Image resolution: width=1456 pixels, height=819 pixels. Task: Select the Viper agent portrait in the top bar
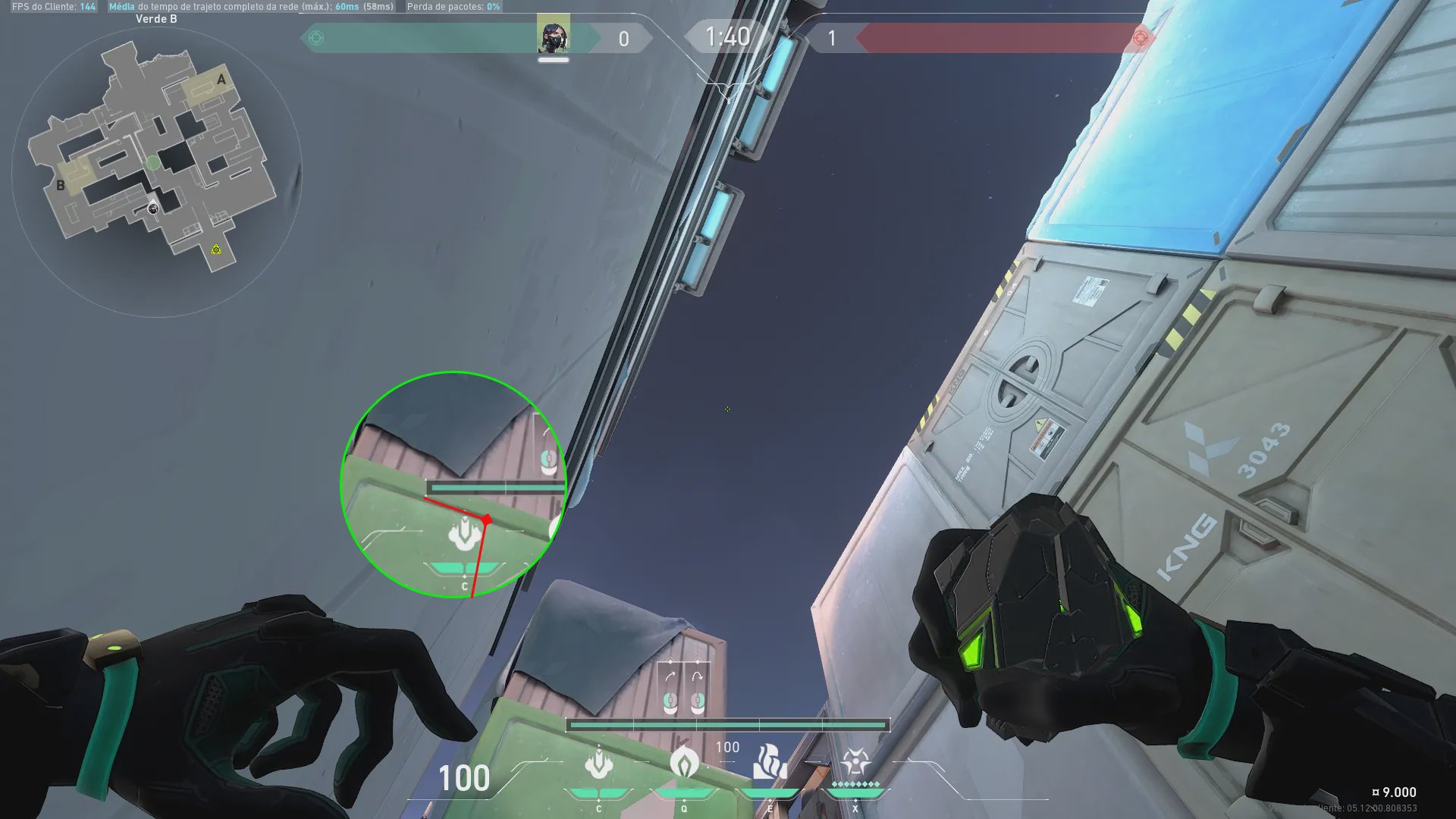click(553, 36)
